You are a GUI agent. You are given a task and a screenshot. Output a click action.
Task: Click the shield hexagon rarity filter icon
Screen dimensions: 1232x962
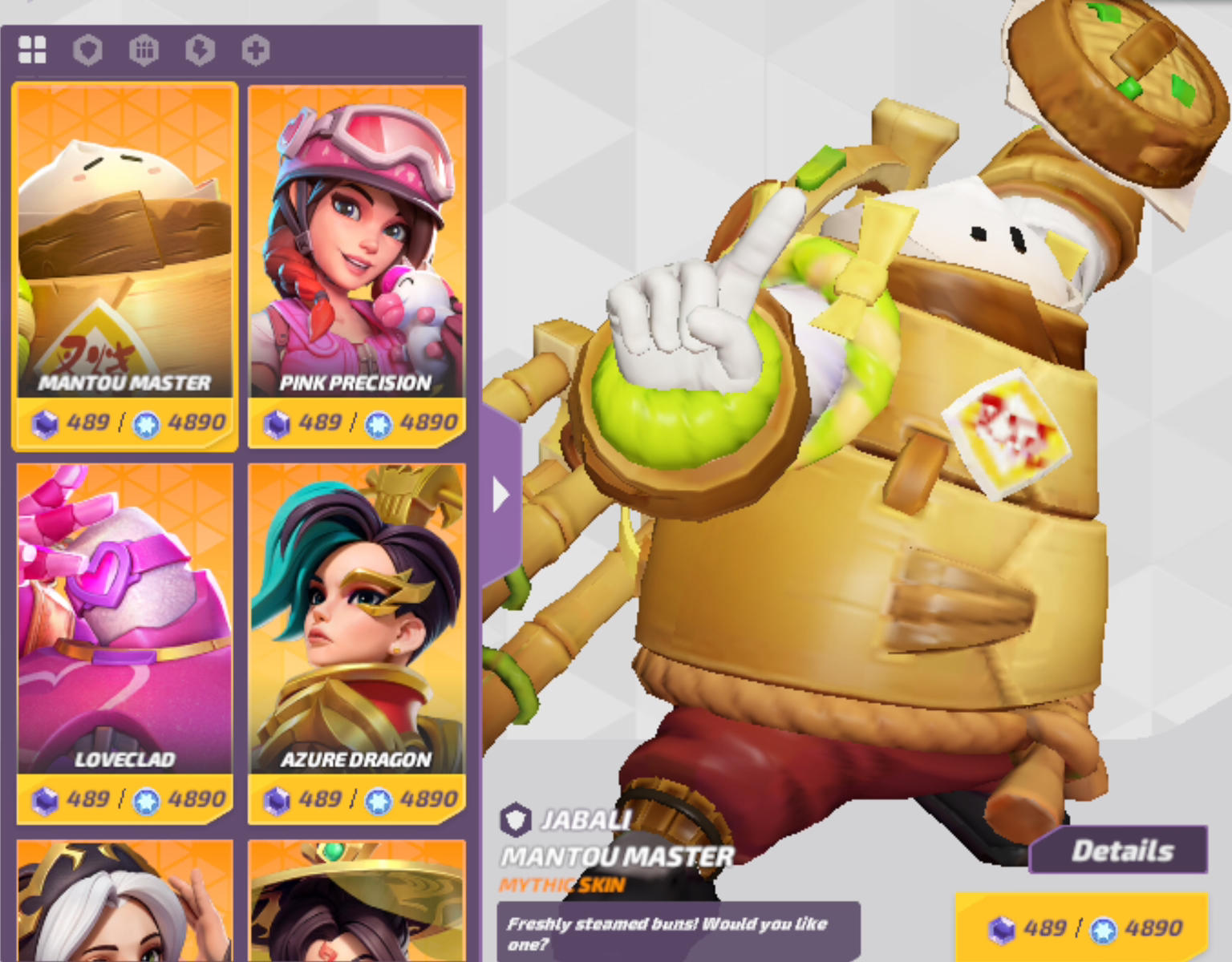(88, 49)
